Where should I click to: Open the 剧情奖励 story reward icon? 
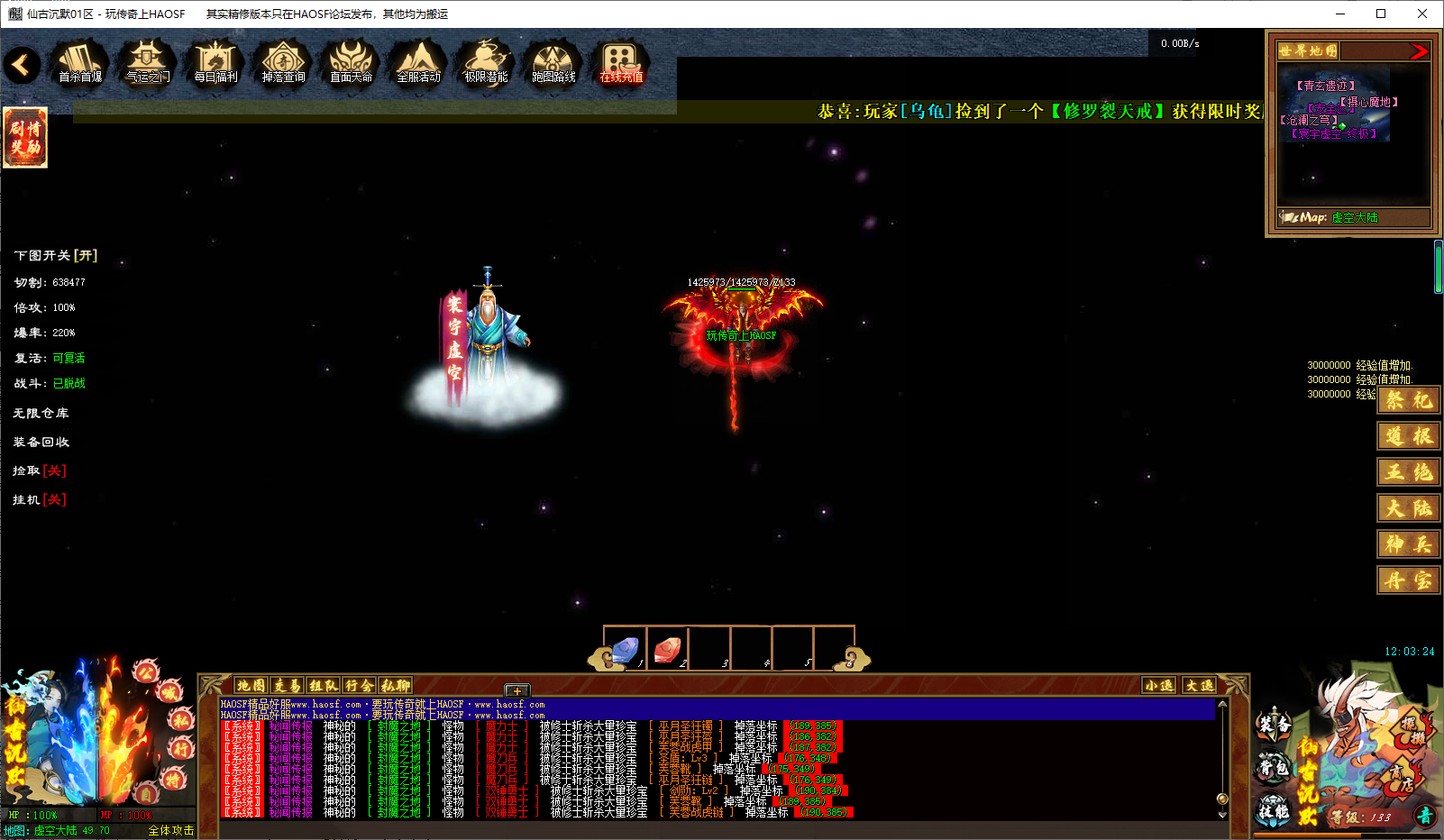(25, 137)
